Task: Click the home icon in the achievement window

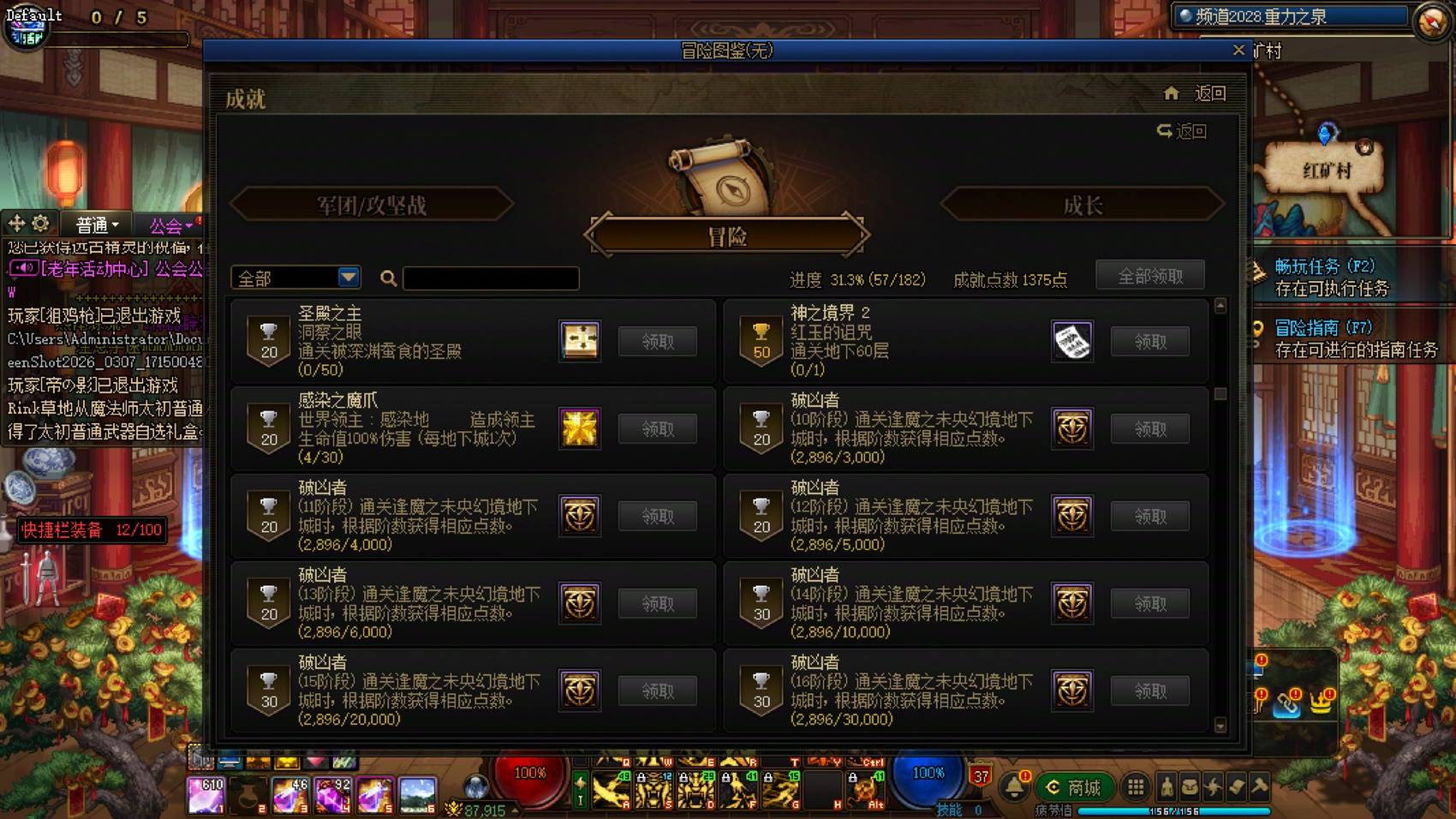Action: click(x=1170, y=93)
